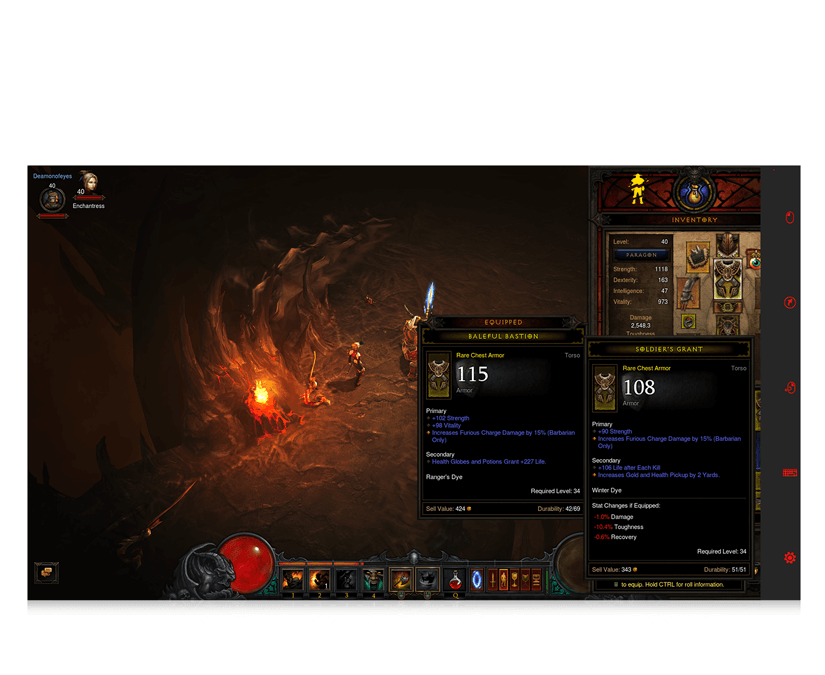Drink the red health potion
Viewport: 825px width, 675px height.
[455, 580]
